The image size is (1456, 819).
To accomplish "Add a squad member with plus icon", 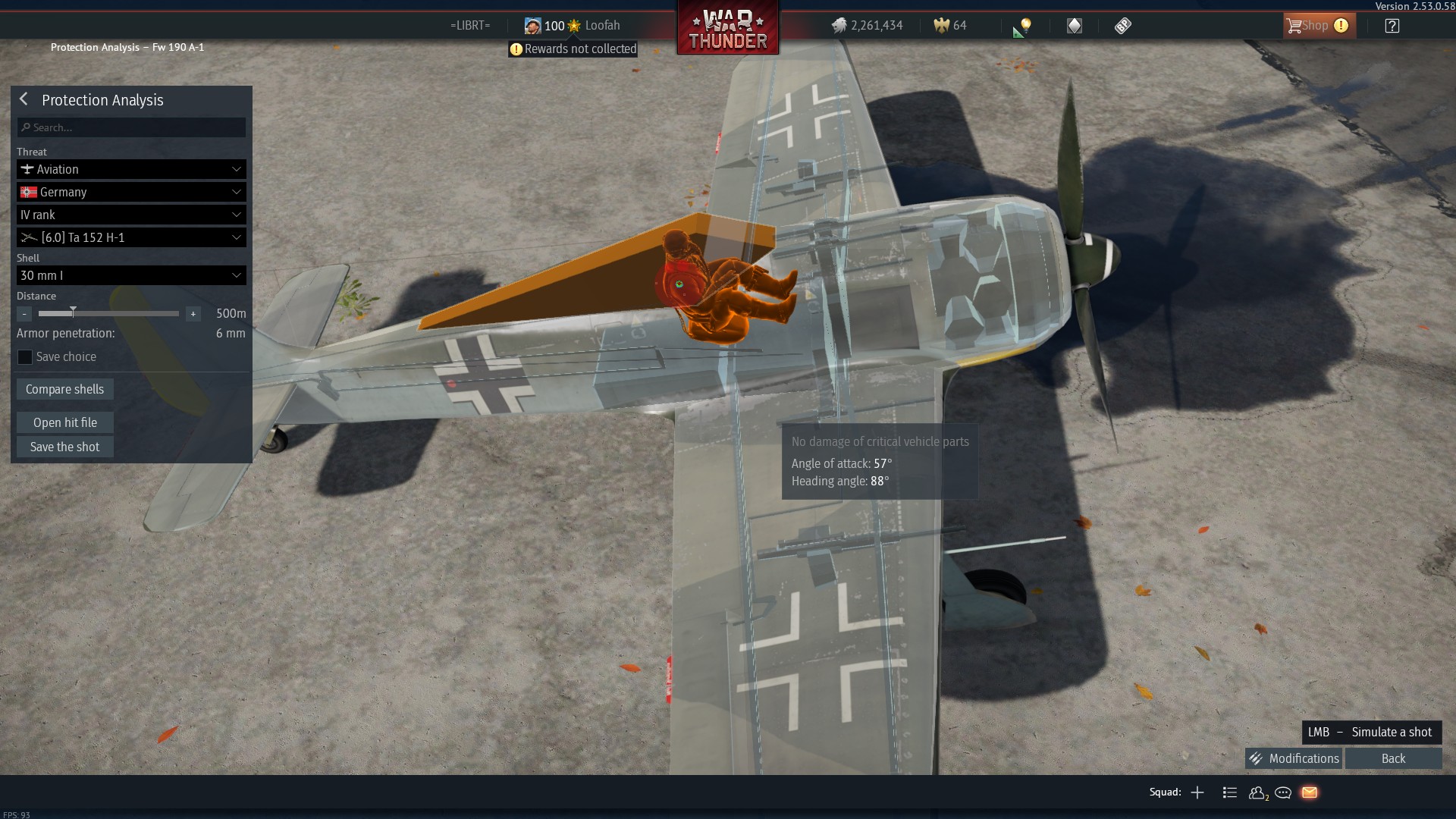I will point(1197,792).
